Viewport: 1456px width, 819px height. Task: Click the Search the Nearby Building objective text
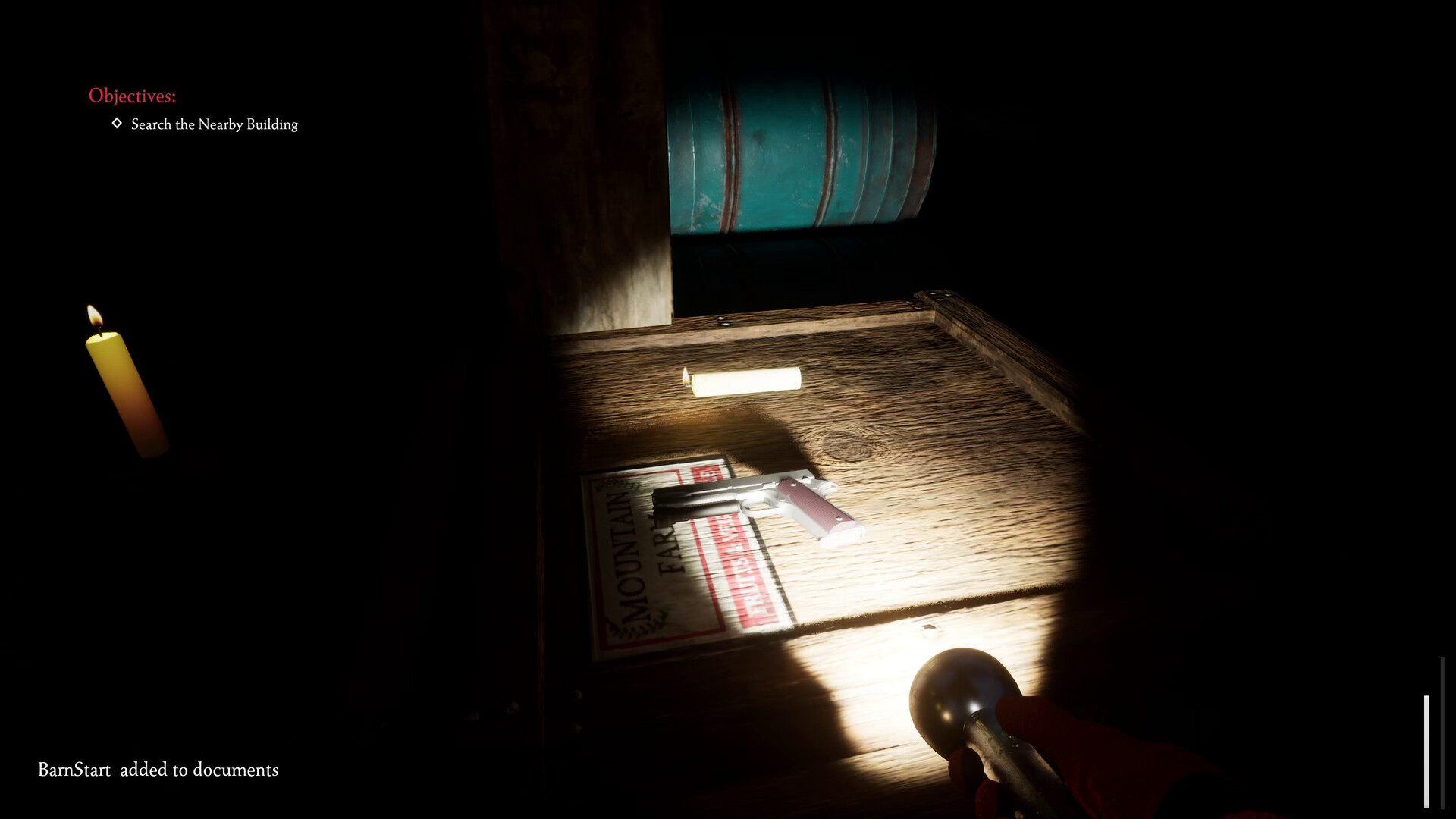click(x=214, y=124)
